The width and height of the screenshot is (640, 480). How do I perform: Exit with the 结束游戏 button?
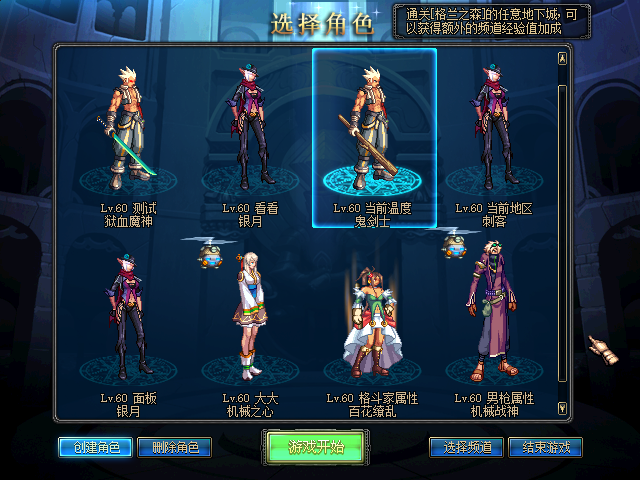[545, 447]
